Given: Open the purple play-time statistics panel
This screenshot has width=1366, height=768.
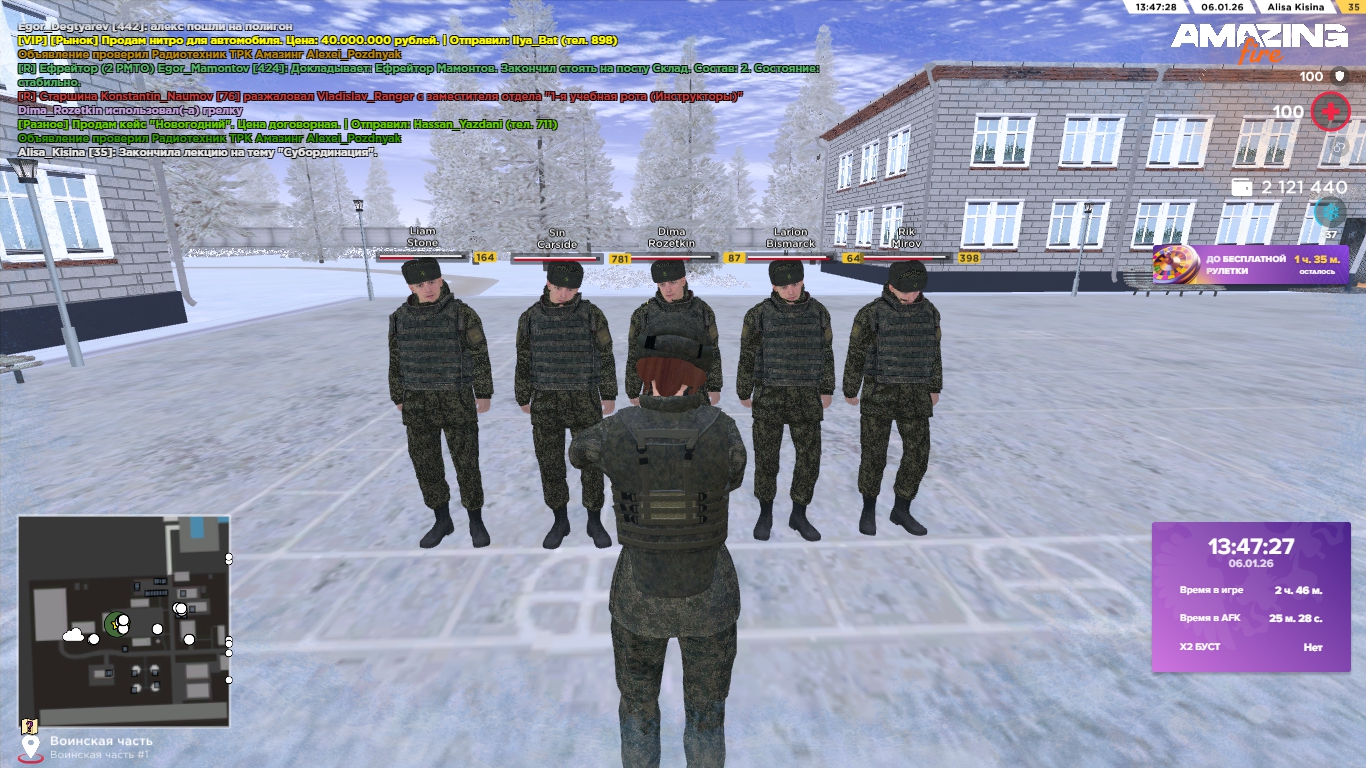Looking at the screenshot, I should [x=1251, y=597].
